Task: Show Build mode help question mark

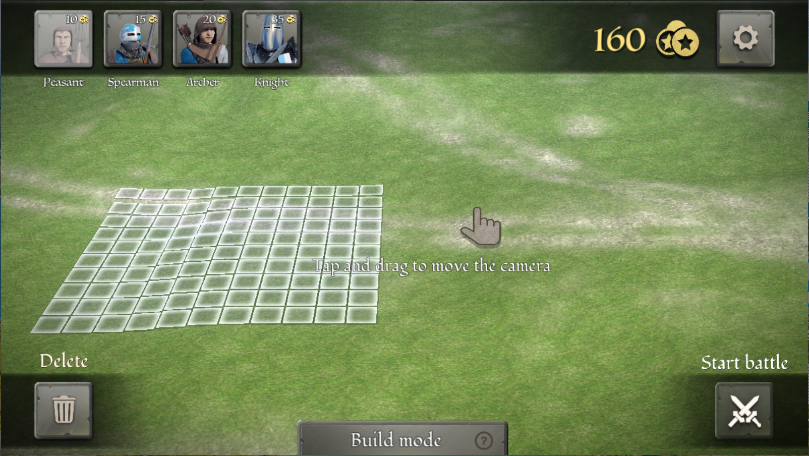Action: point(484,440)
